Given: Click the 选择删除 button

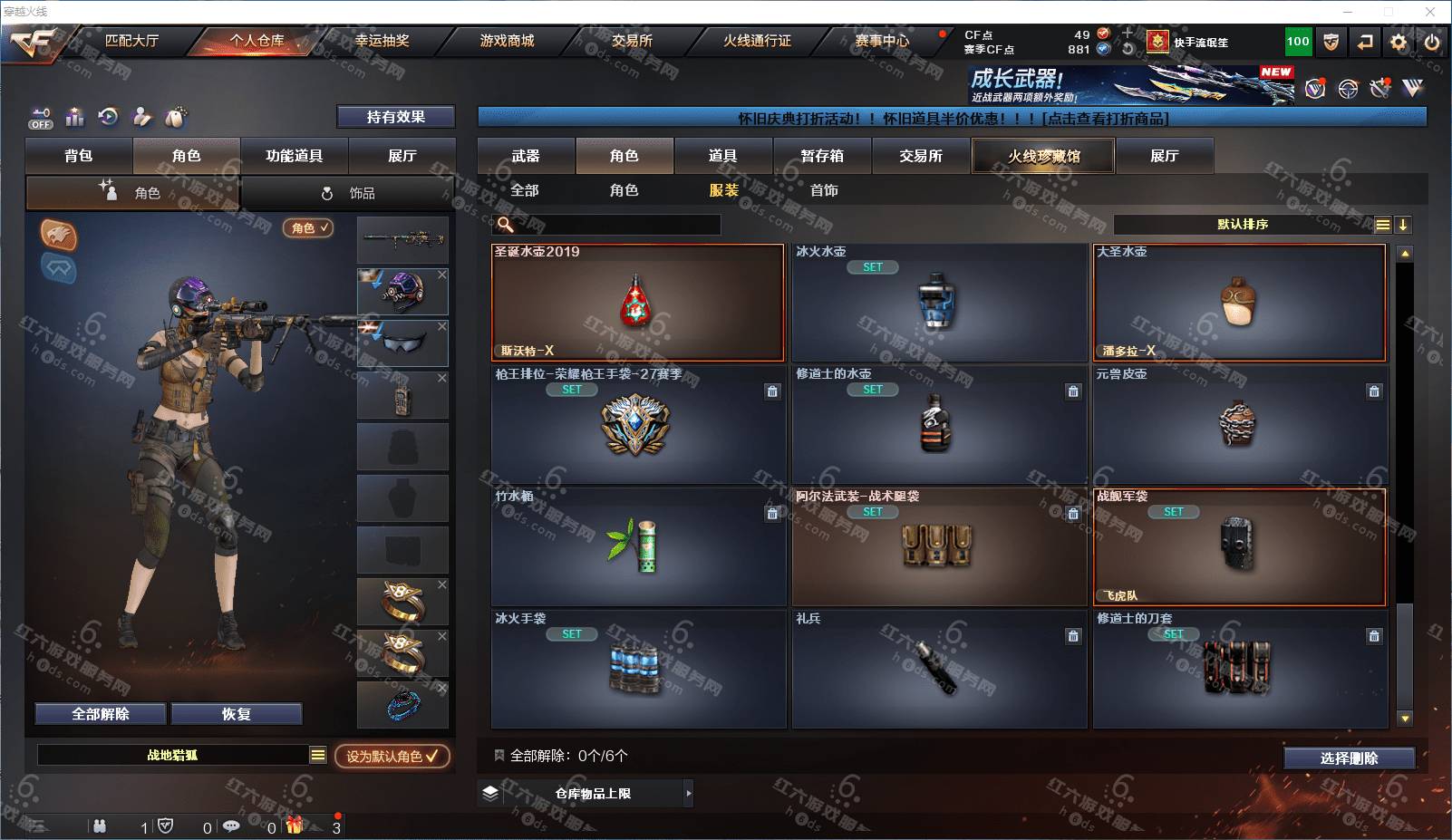Looking at the screenshot, I should pyautogui.click(x=1349, y=758).
